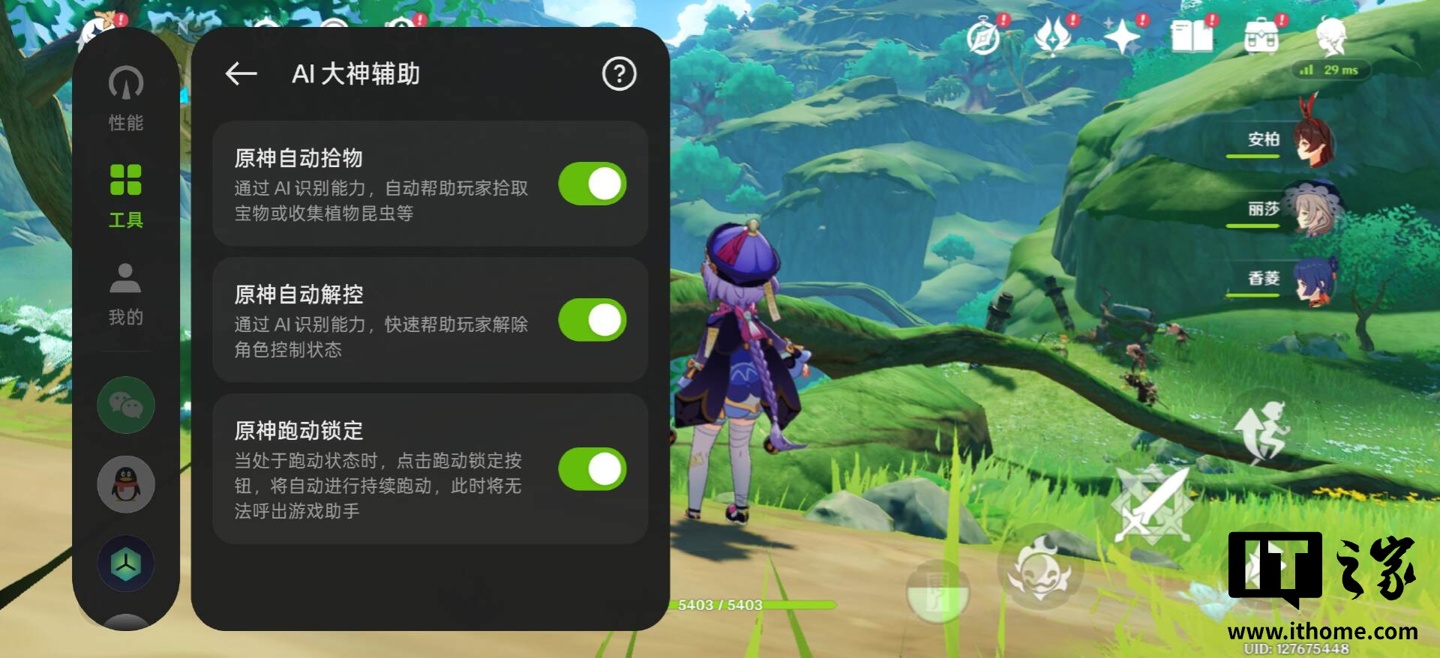Screen dimensions: 1440x658
Task: Launch the QQ penguin shortcut icon
Action: coord(126,484)
